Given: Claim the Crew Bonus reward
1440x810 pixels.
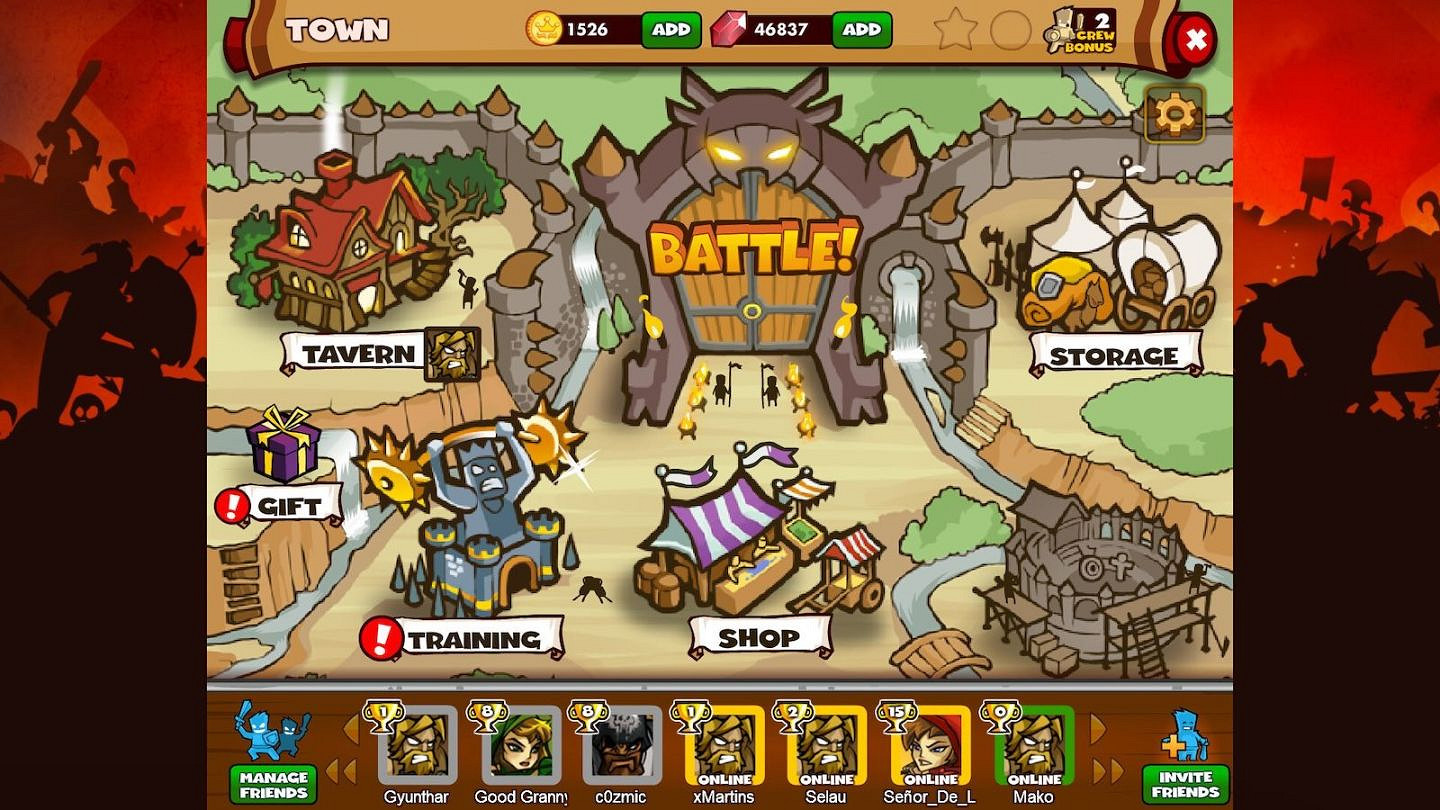Looking at the screenshot, I should tap(1080, 30).
